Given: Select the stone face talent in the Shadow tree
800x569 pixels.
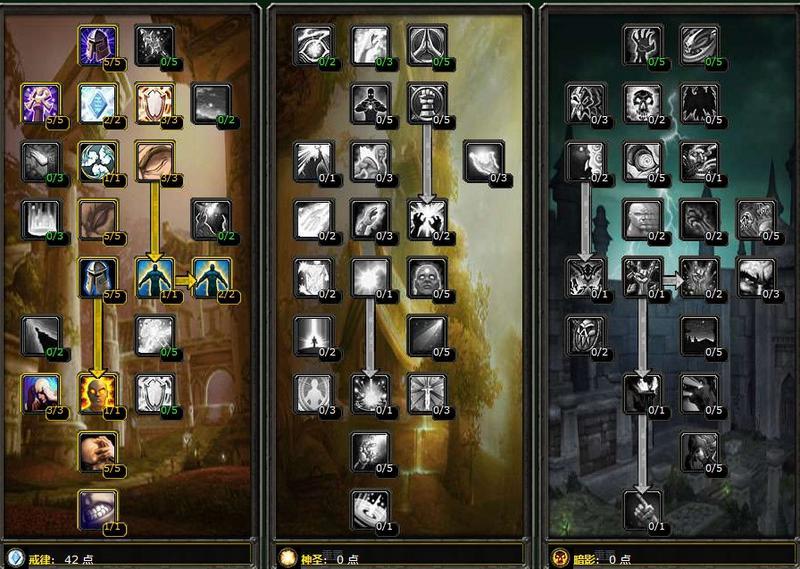Looking at the screenshot, I should [643, 218].
